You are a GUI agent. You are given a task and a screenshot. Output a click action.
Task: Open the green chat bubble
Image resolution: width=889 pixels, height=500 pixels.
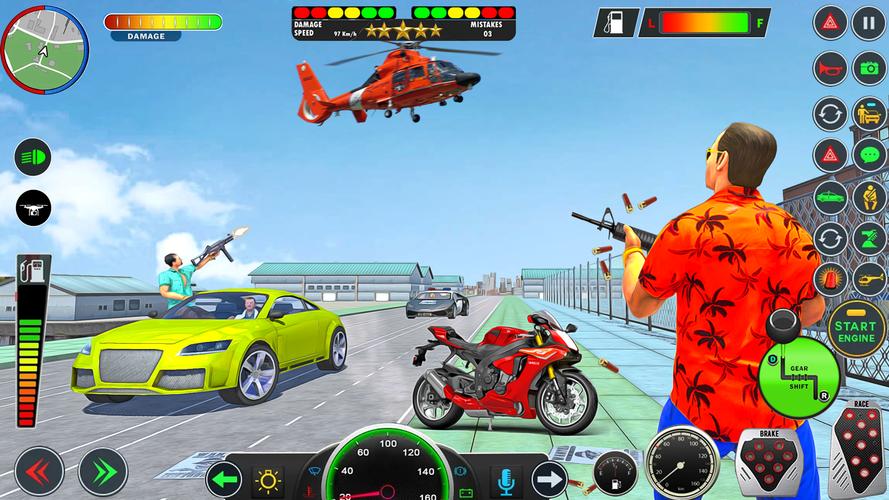(868, 155)
